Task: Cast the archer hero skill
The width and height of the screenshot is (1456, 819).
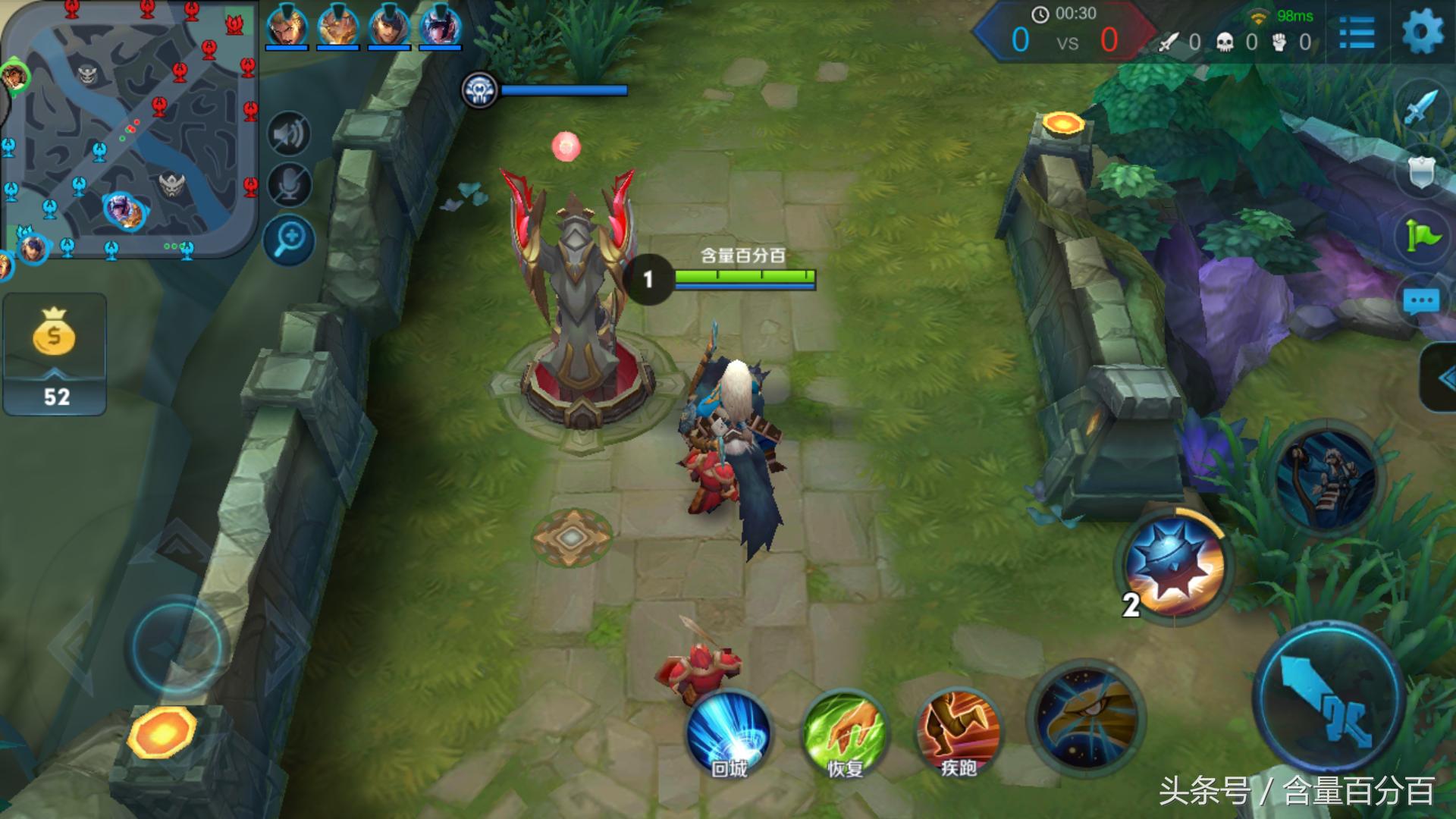Action: 1326,477
